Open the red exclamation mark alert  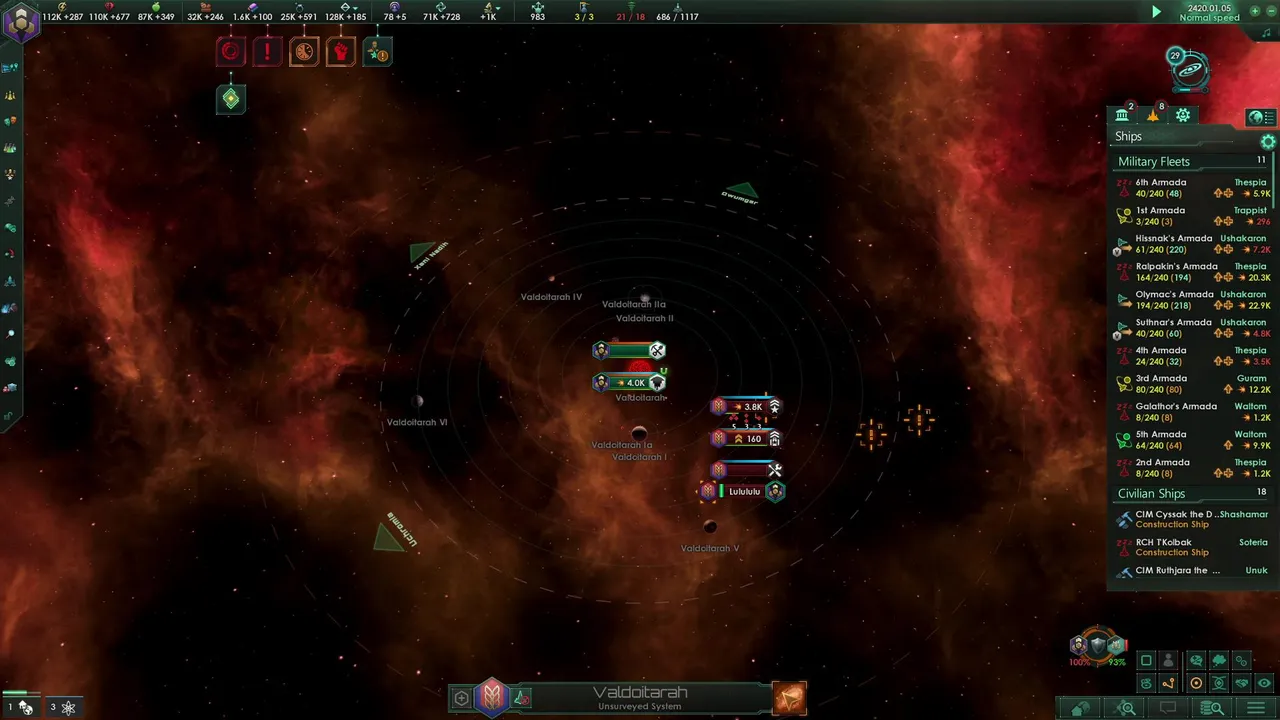click(x=267, y=51)
